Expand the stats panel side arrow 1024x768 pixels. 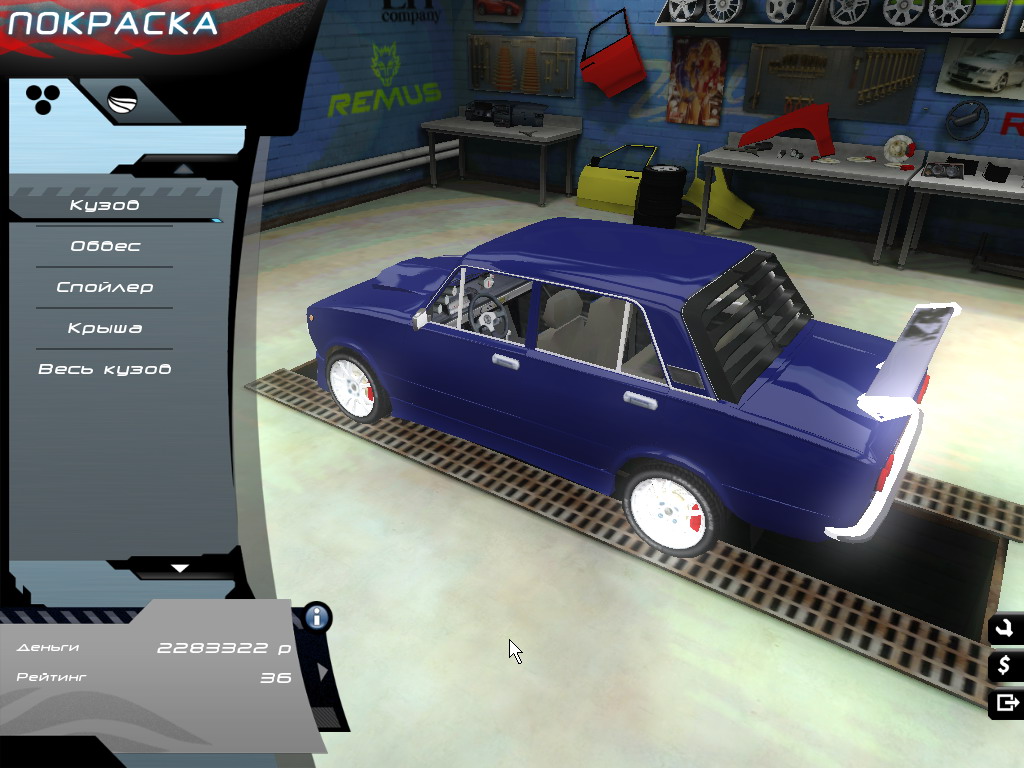pos(323,671)
